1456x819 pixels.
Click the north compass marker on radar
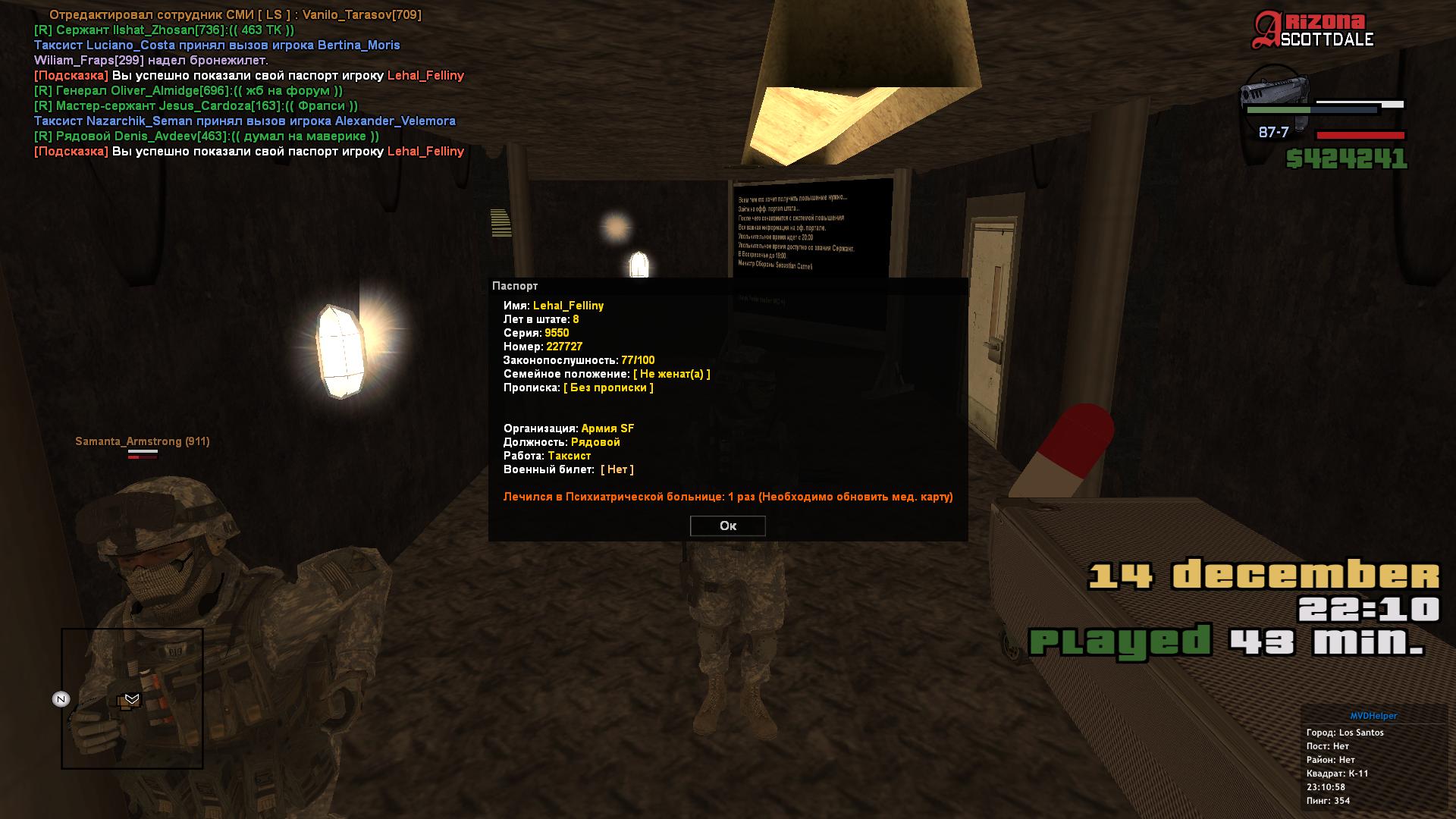pos(61,699)
